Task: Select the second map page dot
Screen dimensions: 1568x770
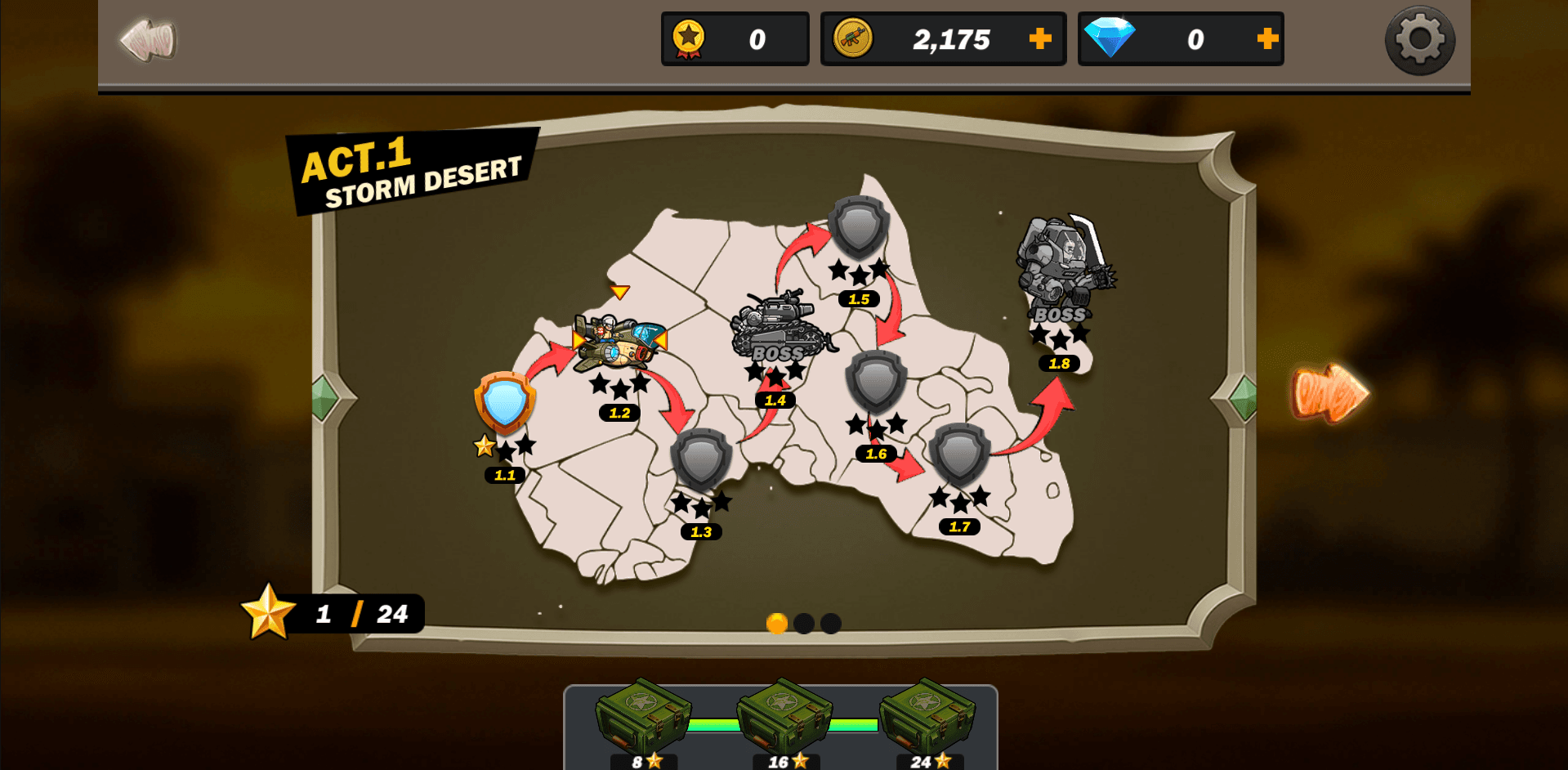Action: click(x=804, y=624)
